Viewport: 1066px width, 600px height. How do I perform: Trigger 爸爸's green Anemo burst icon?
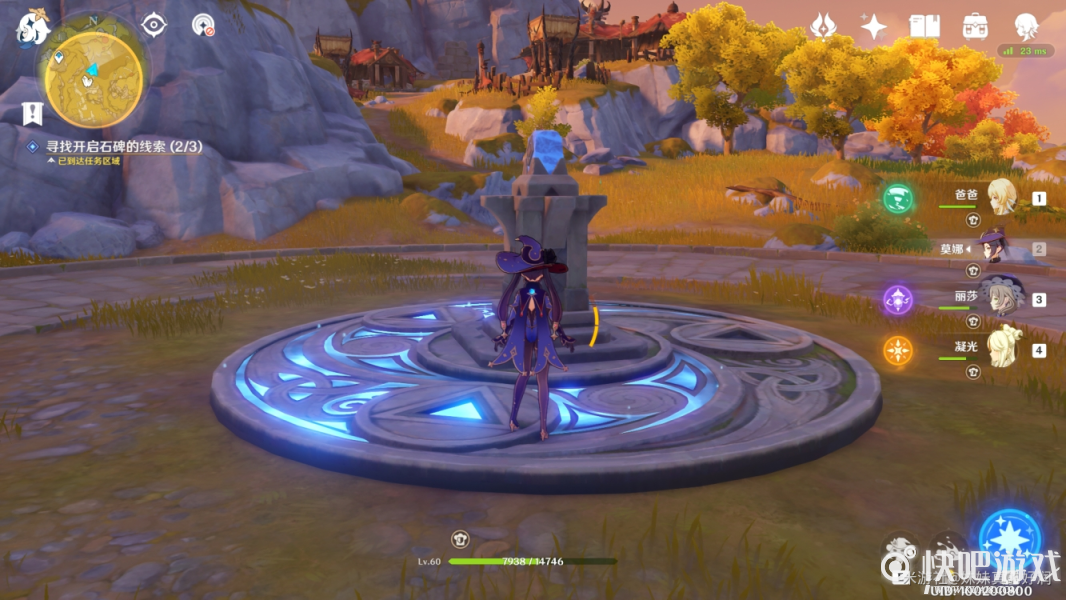[898, 198]
